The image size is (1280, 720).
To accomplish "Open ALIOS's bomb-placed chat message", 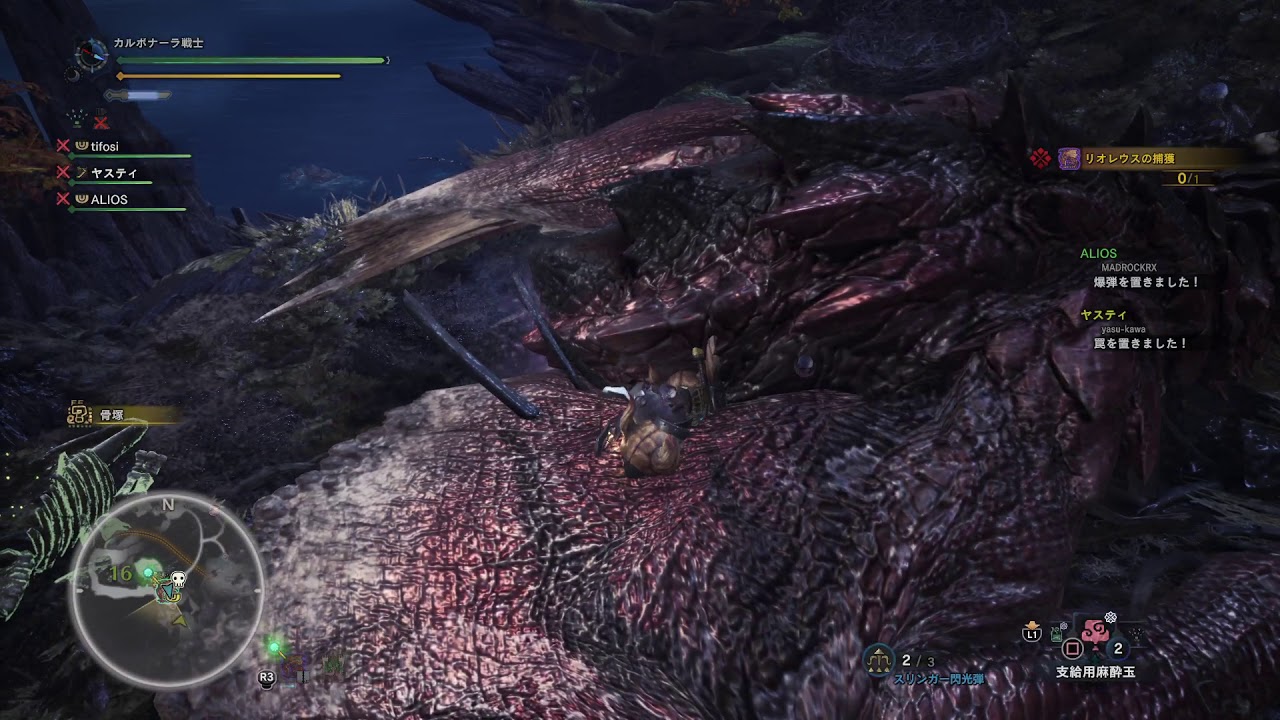I will pos(1146,283).
